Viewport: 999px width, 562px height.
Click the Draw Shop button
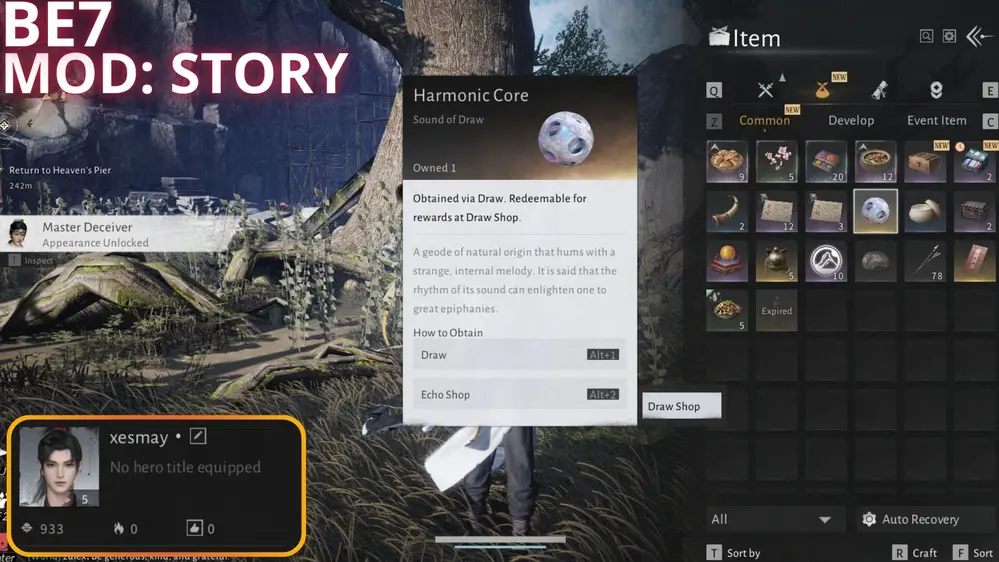pos(681,406)
